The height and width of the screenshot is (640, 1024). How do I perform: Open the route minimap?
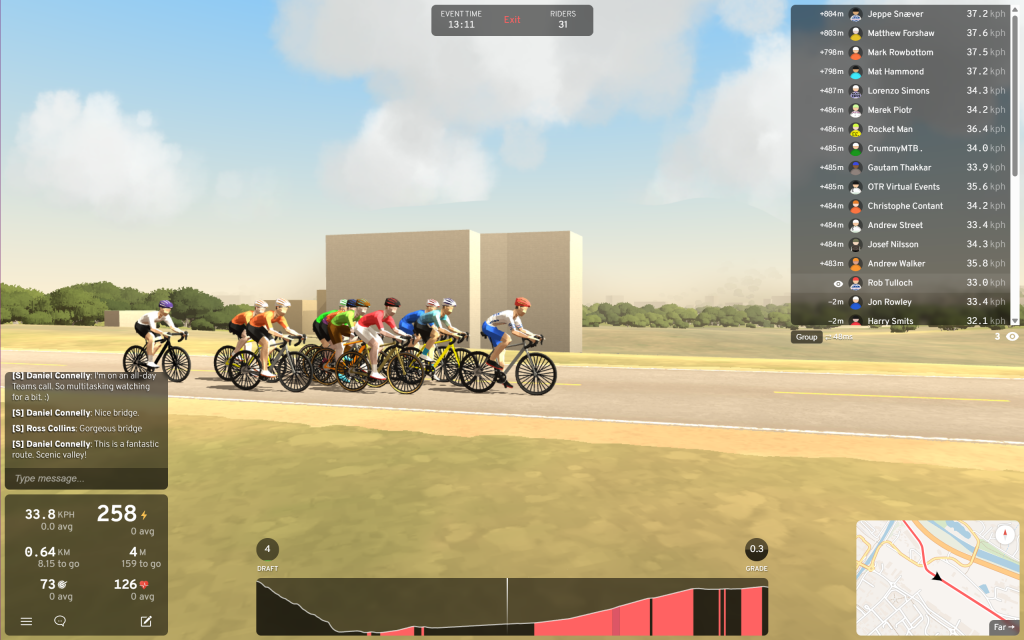(x=930, y=575)
